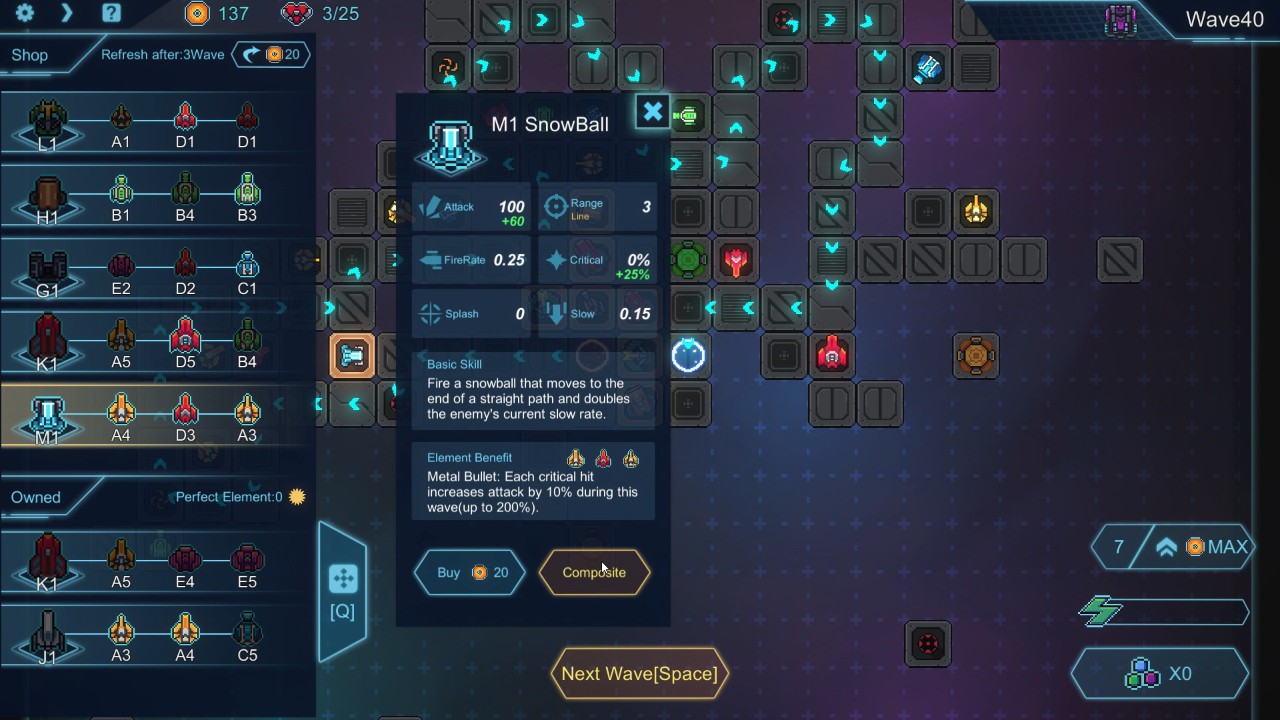
Task: Close the M1 SnowBall info panel
Action: pyautogui.click(x=652, y=112)
